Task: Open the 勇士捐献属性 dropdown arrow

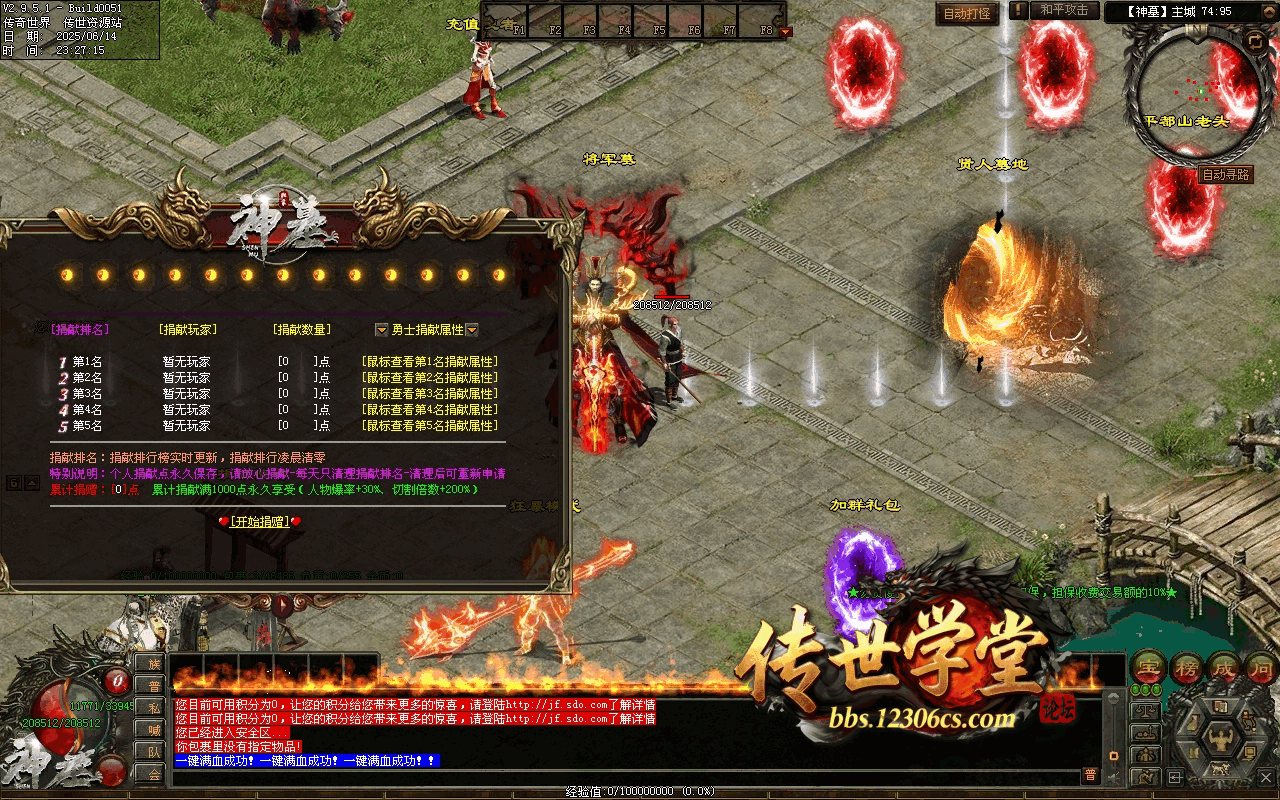Action: [472, 330]
